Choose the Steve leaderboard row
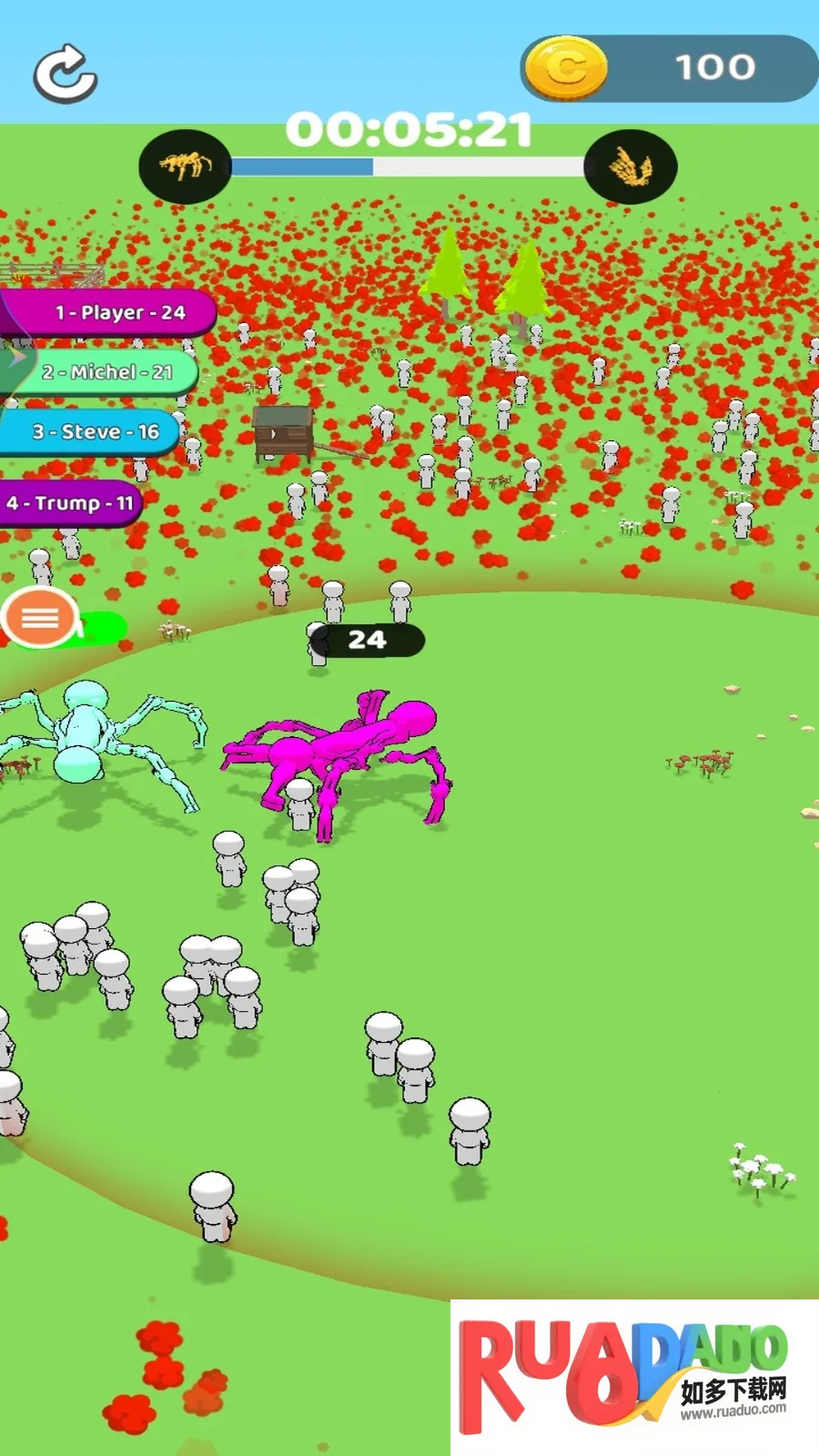The height and width of the screenshot is (1456, 819). (x=91, y=432)
